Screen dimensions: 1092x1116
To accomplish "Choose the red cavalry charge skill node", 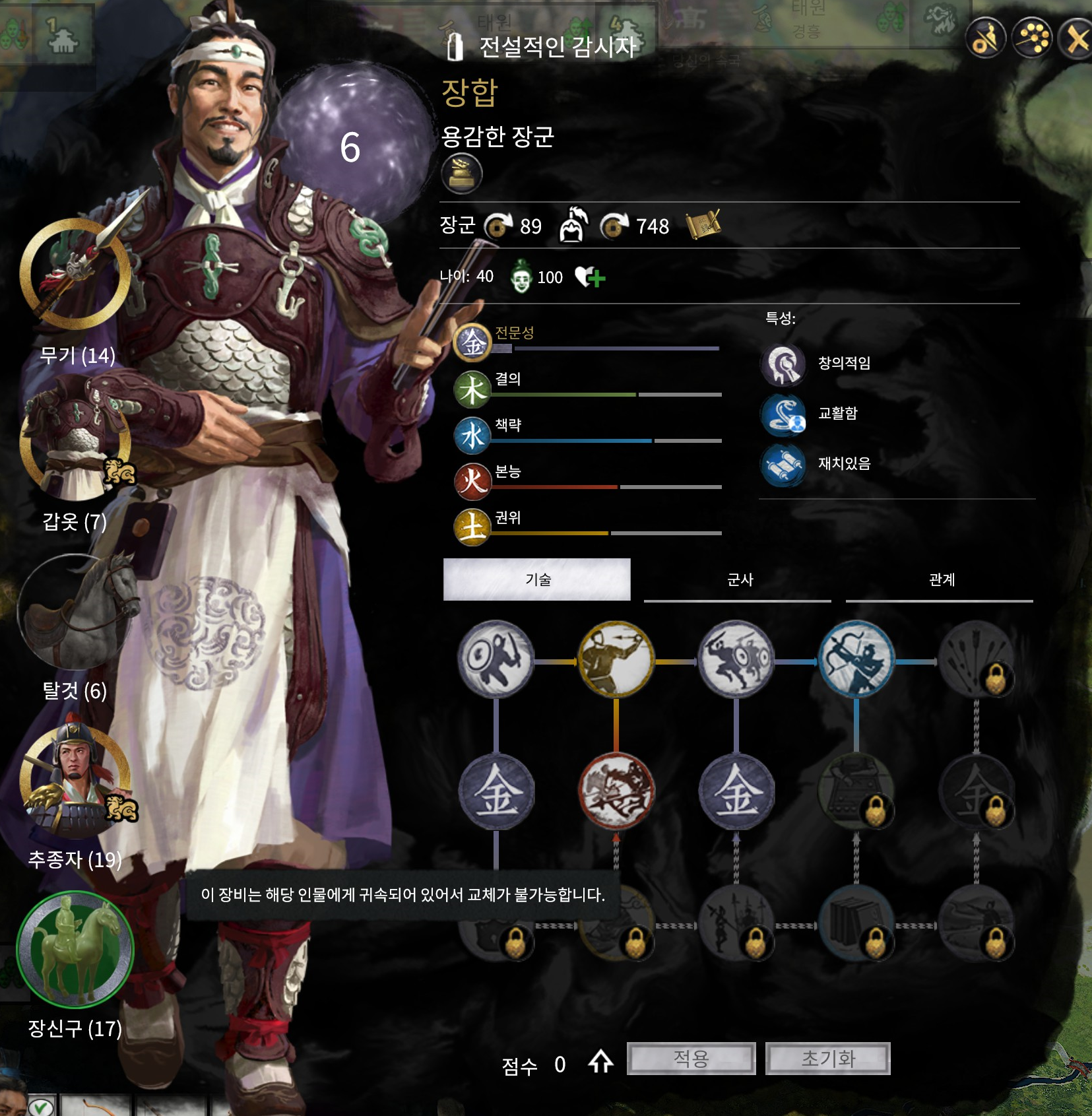I will tap(616, 791).
